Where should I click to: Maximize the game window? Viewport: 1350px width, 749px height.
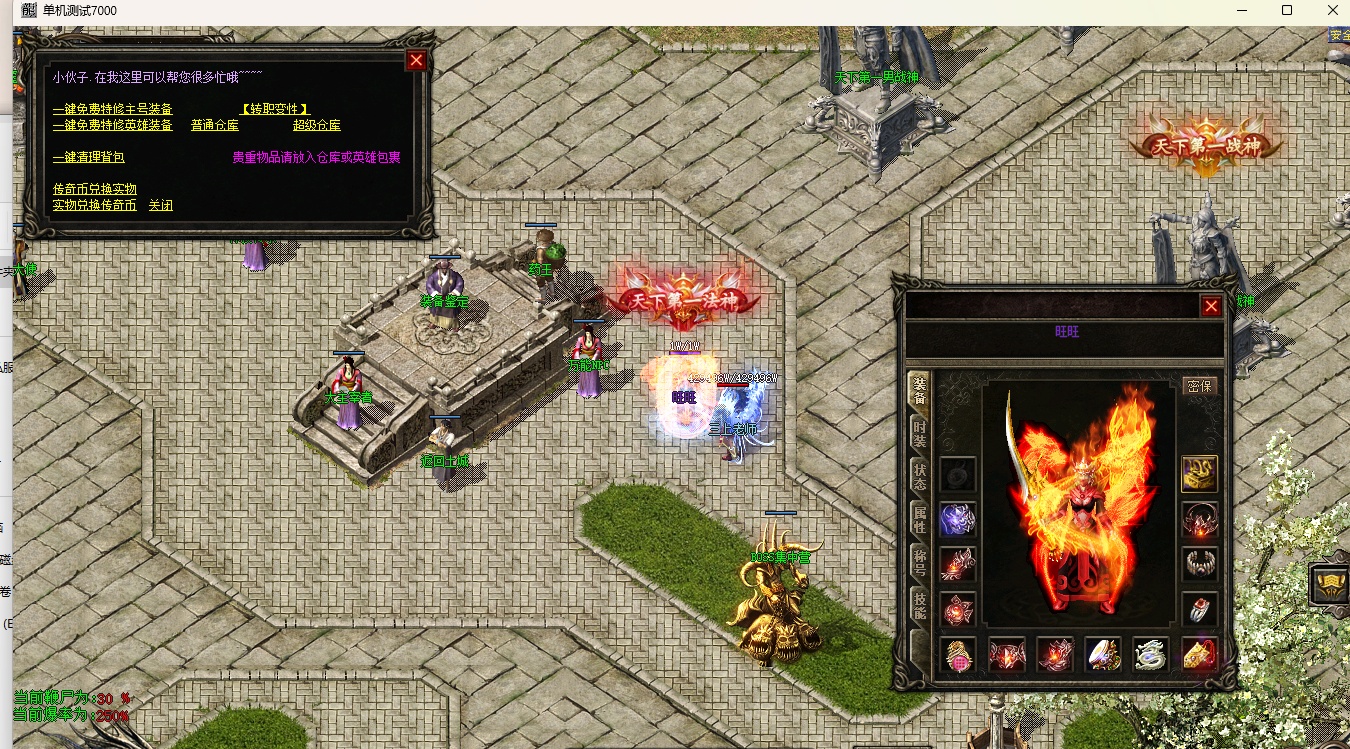click(x=1287, y=11)
